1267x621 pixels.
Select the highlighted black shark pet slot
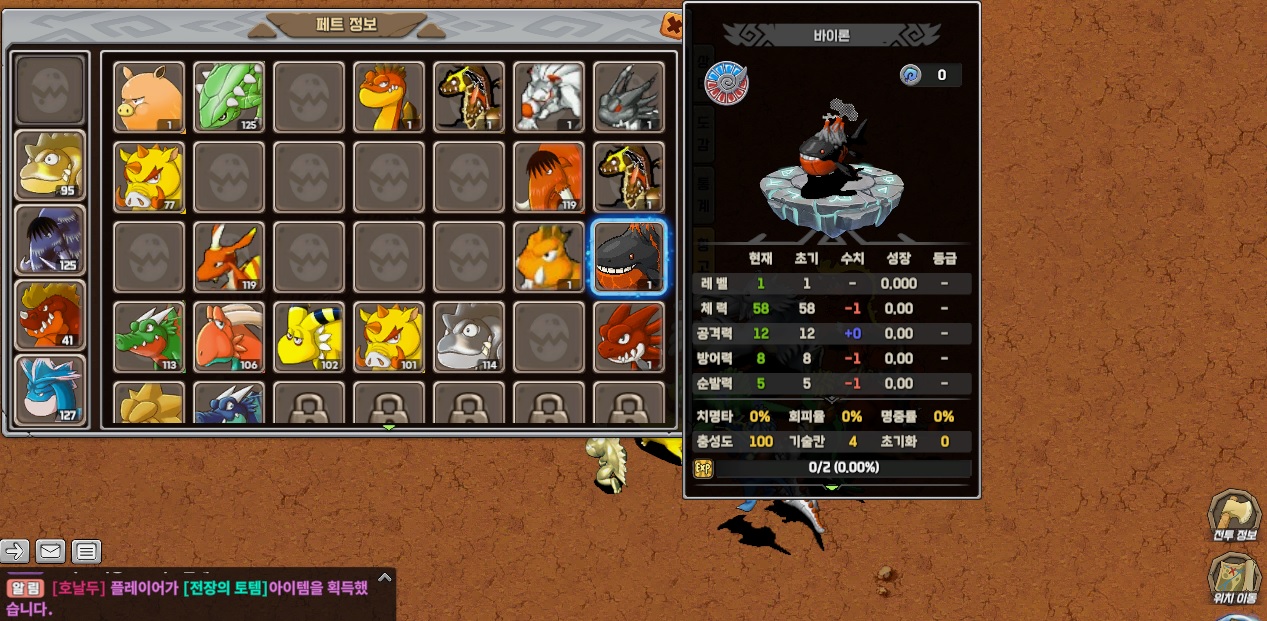[629, 257]
